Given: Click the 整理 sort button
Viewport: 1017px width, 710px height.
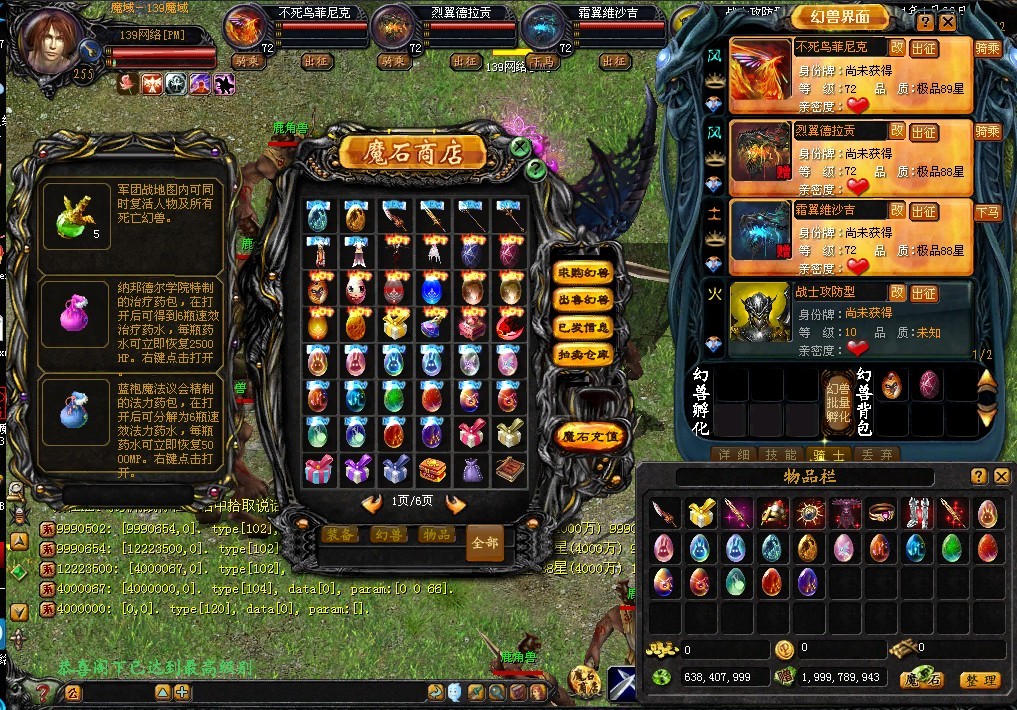Looking at the screenshot, I should point(979,680).
